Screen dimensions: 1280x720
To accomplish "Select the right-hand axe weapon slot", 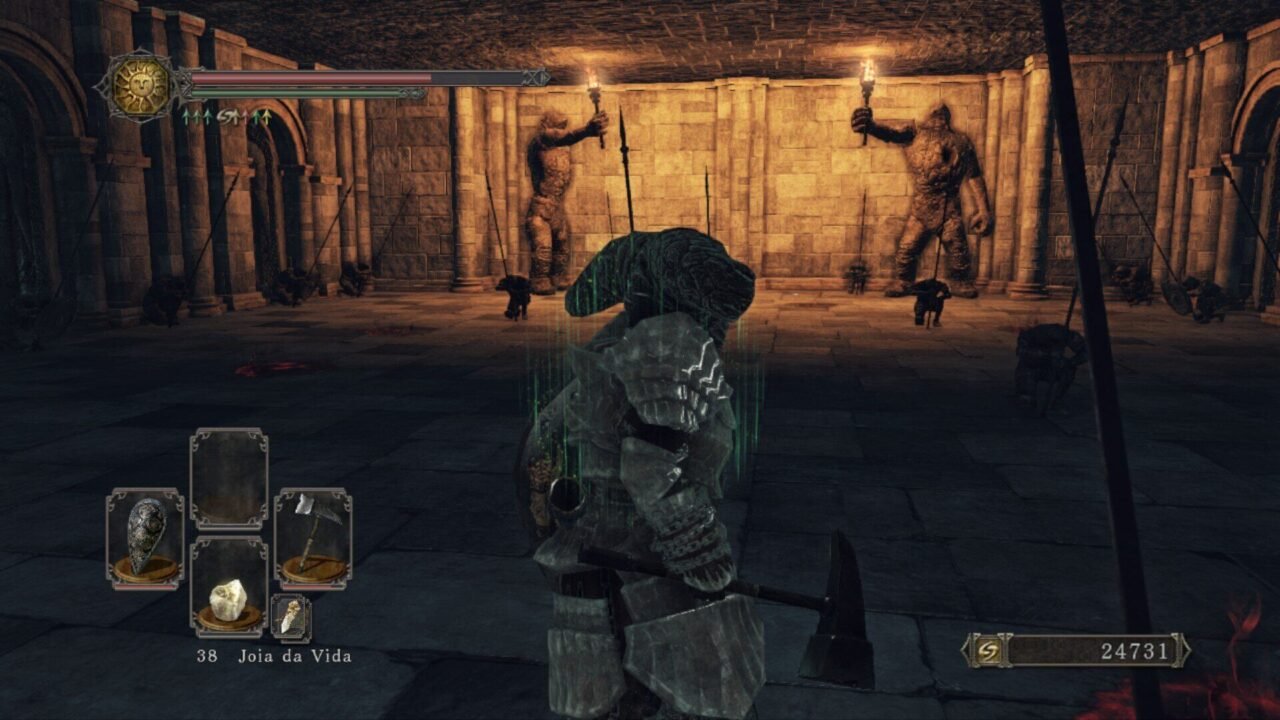I will (x=312, y=538).
